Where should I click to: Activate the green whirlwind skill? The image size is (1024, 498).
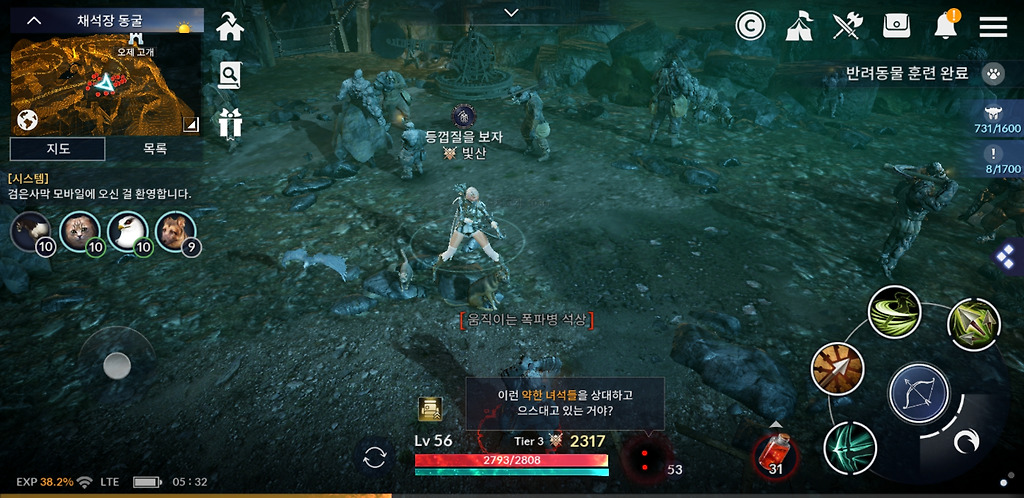point(894,311)
